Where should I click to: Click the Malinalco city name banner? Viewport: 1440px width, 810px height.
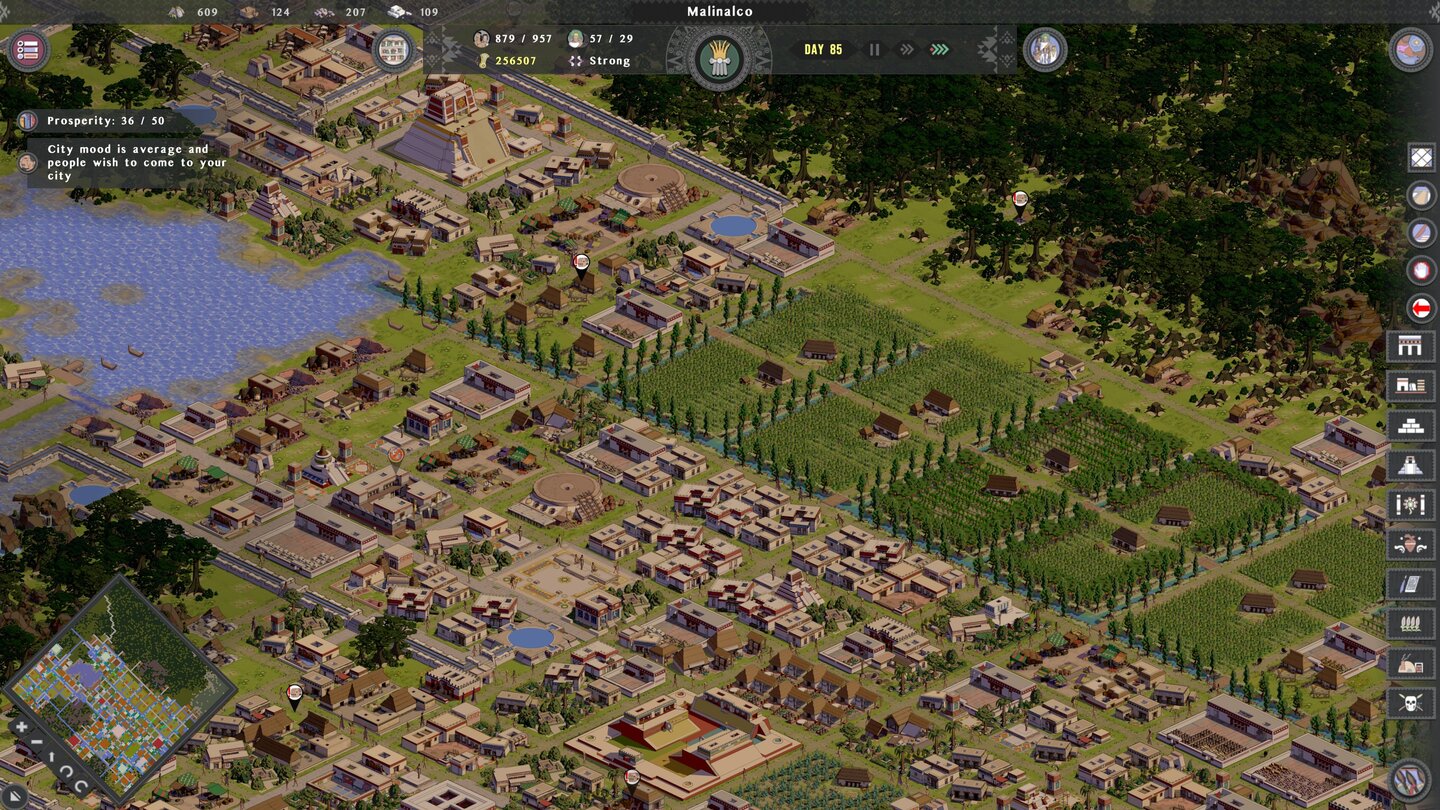[719, 11]
